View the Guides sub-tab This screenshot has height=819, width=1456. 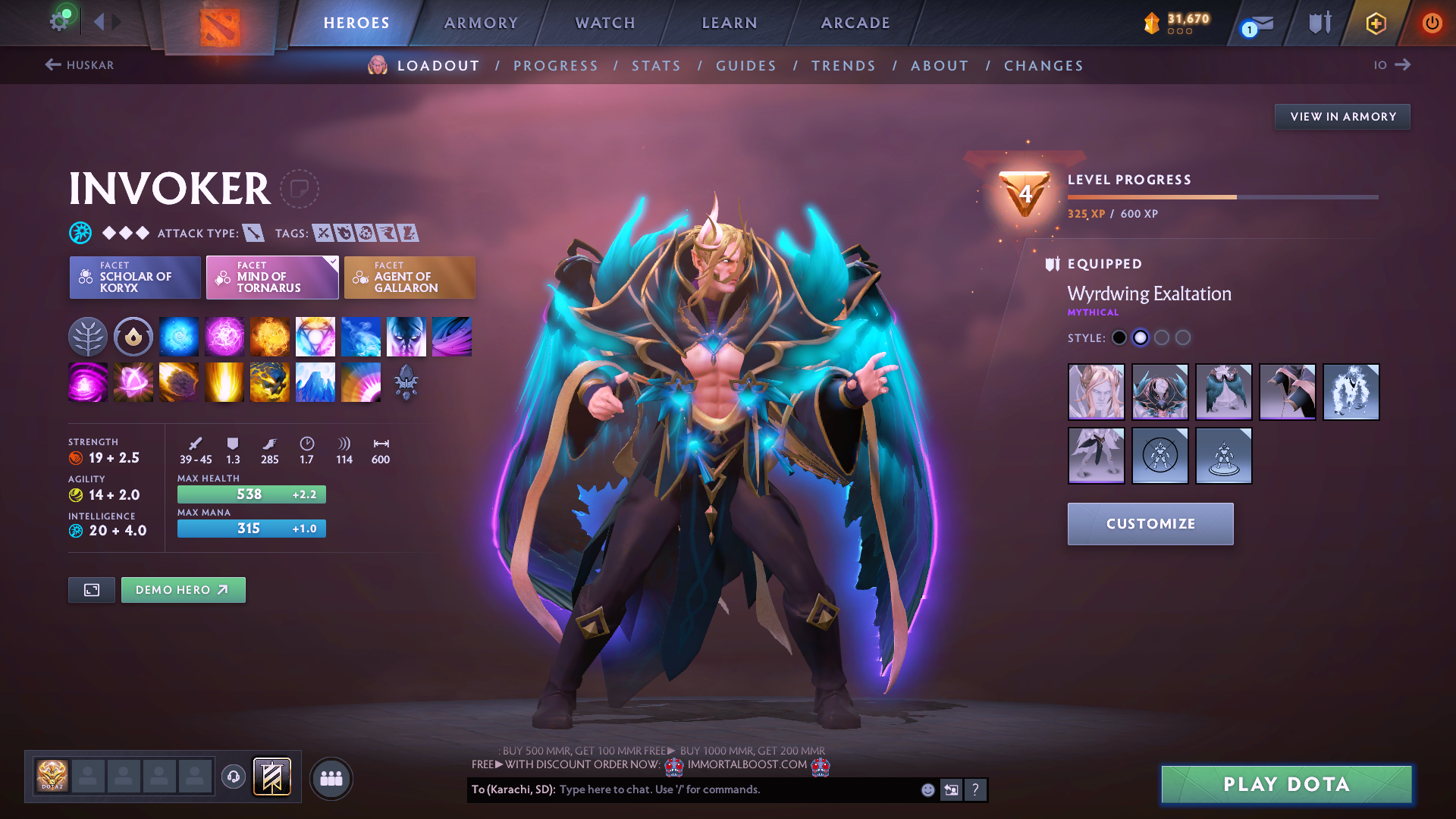pos(746,66)
